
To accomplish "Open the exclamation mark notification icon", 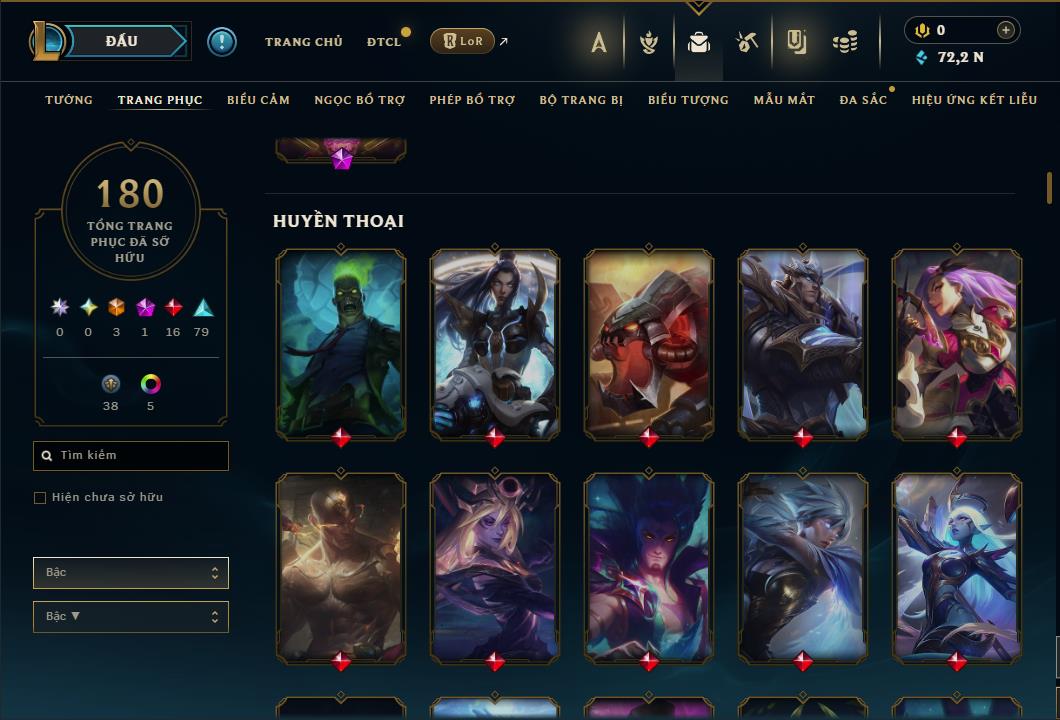I will tap(222, 42).
